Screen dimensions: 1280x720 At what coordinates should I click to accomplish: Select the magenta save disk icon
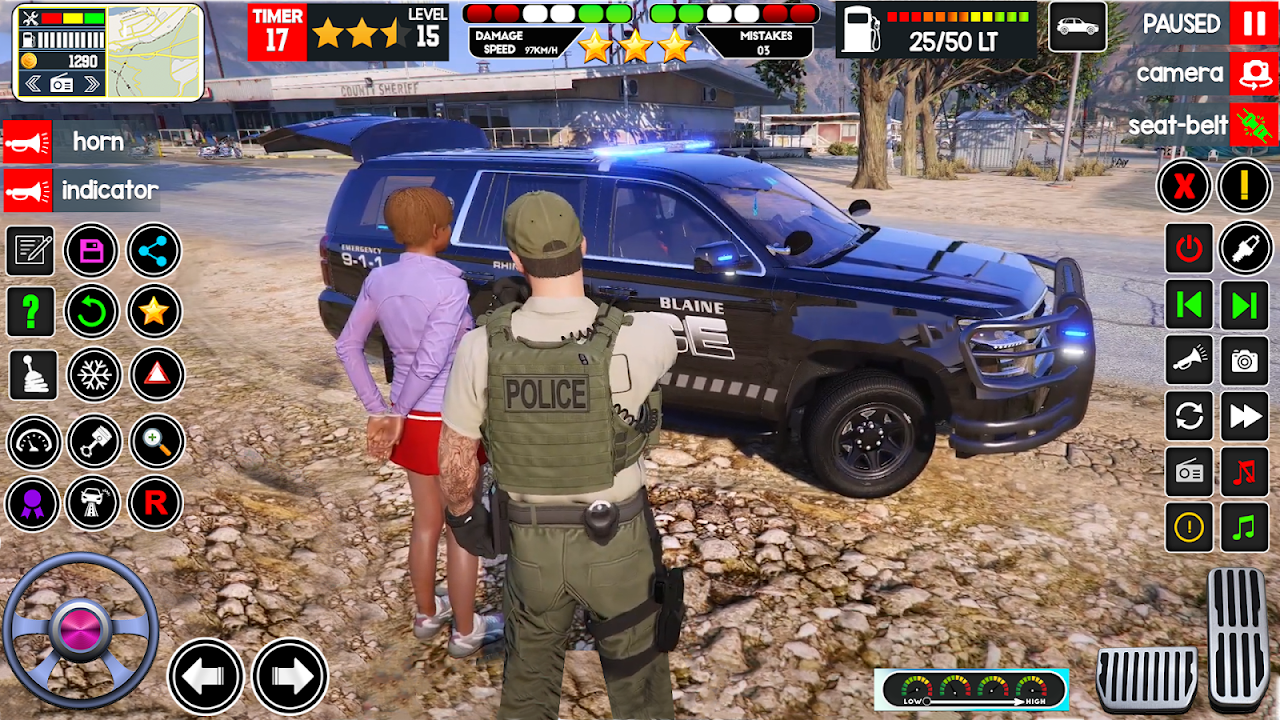tap(92, 251)
